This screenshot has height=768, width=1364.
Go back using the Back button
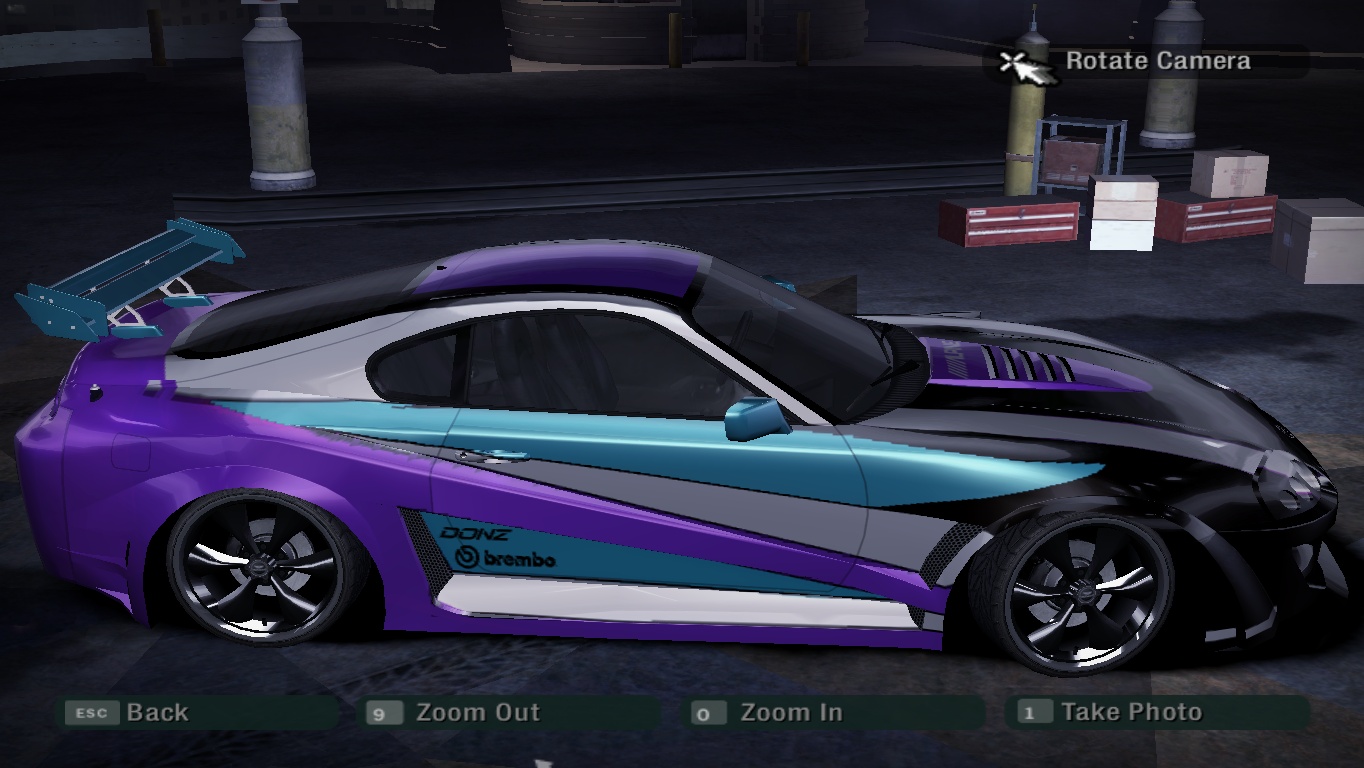[x=156, y=713]
